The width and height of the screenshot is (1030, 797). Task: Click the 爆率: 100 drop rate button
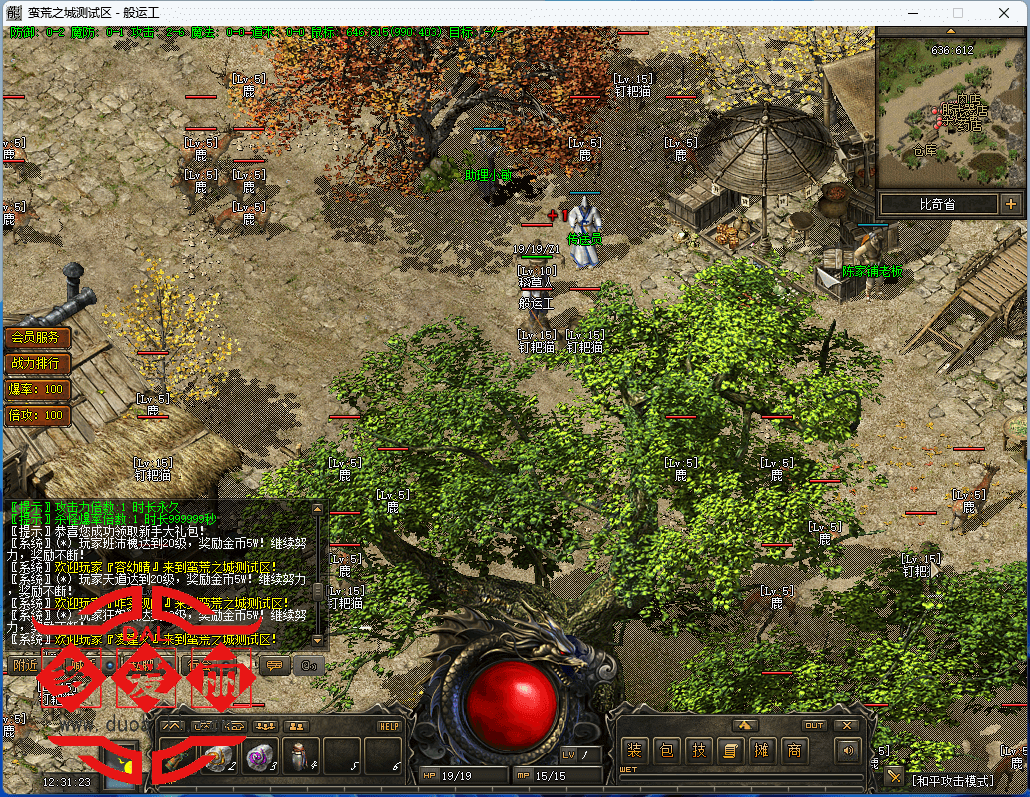37,389
